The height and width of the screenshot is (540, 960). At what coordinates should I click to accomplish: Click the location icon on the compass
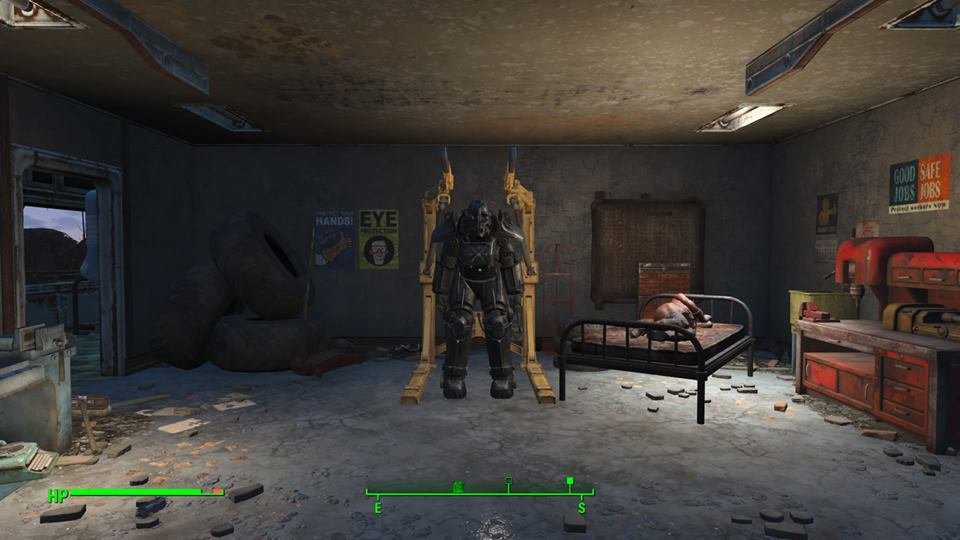point(460,486)
